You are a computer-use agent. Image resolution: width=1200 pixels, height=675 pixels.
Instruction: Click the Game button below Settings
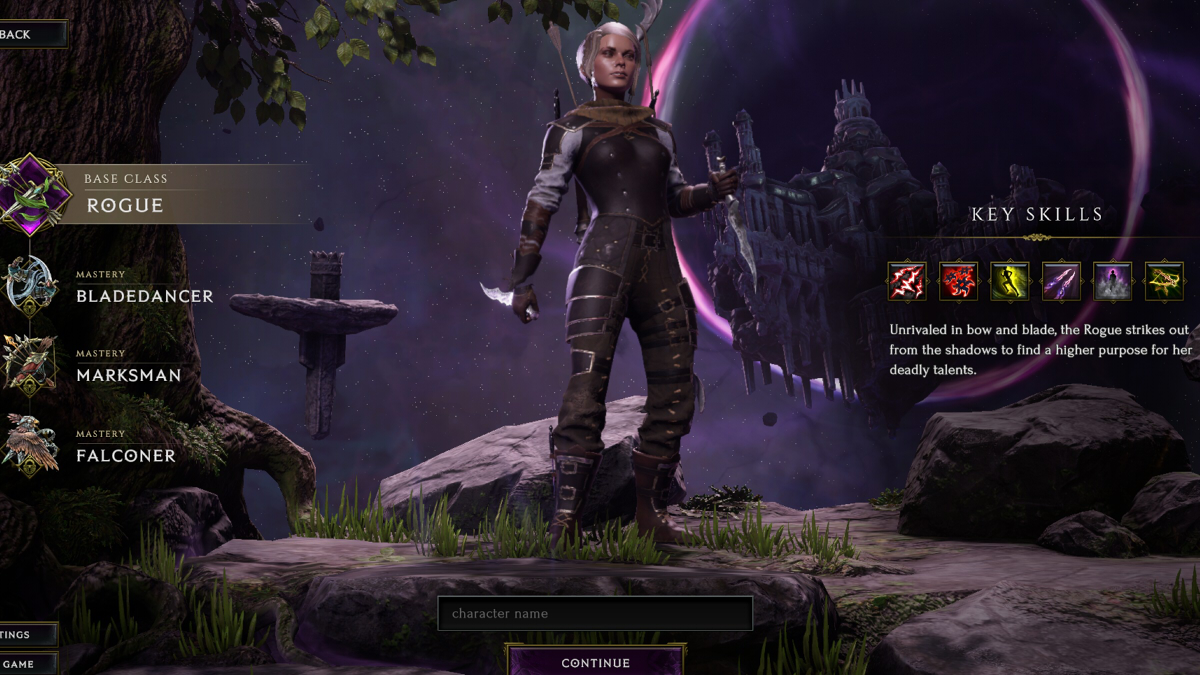(26, 663)
